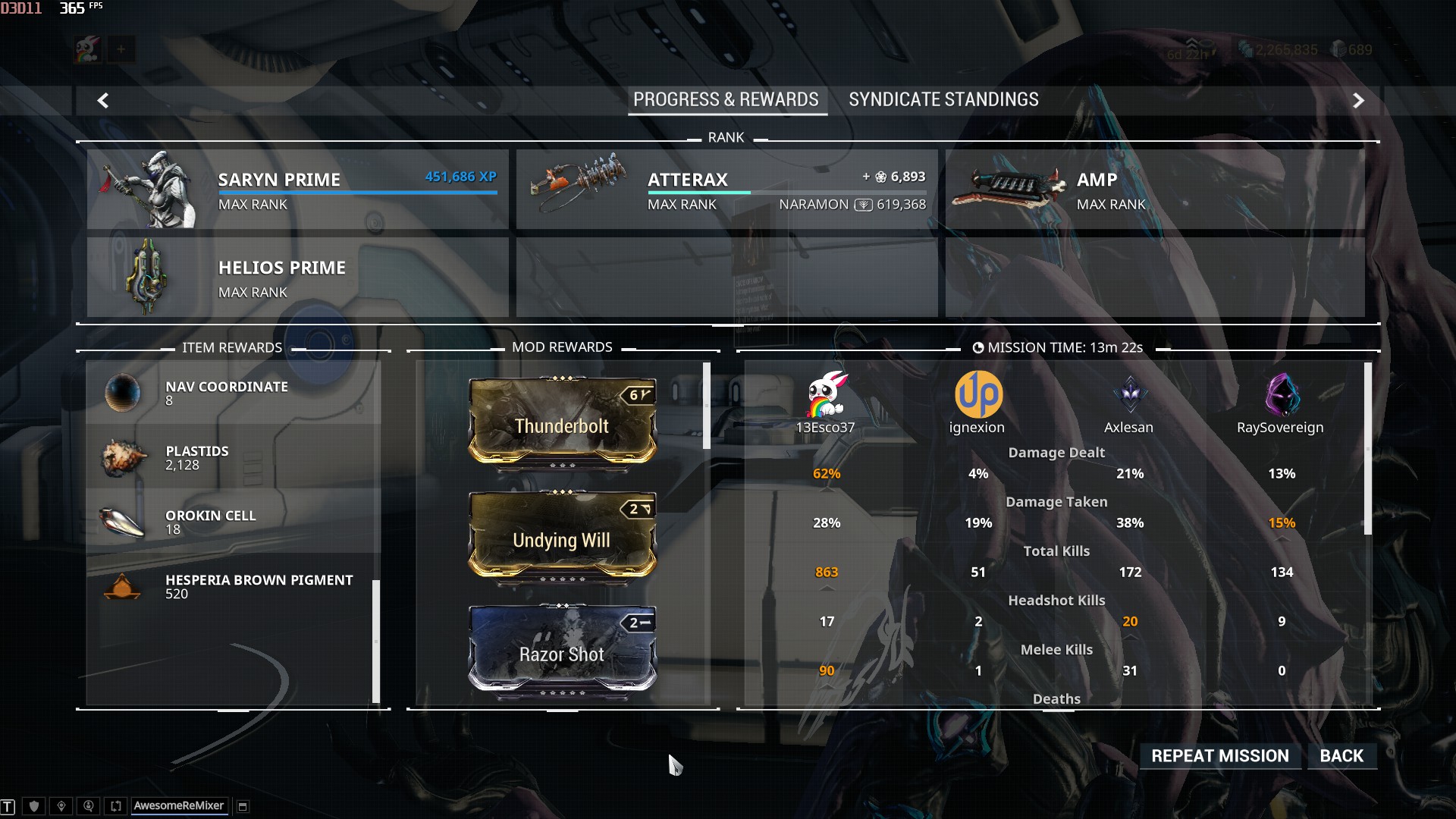Select the Atterax weapon rank panel
Image resolution: width=1456 pixels, height=819 pixels.
coord(726,190)
